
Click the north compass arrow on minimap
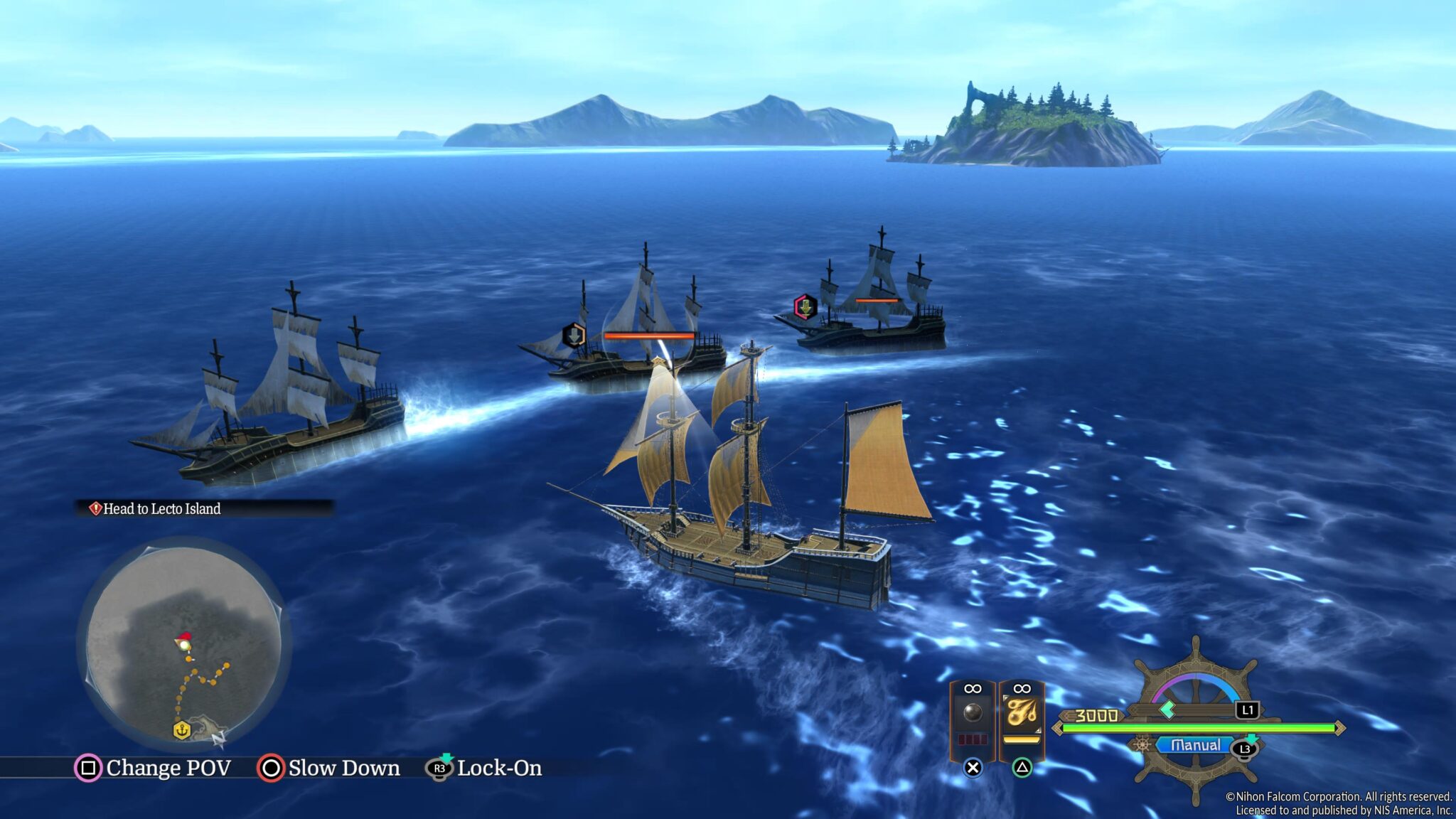point(218,739)
